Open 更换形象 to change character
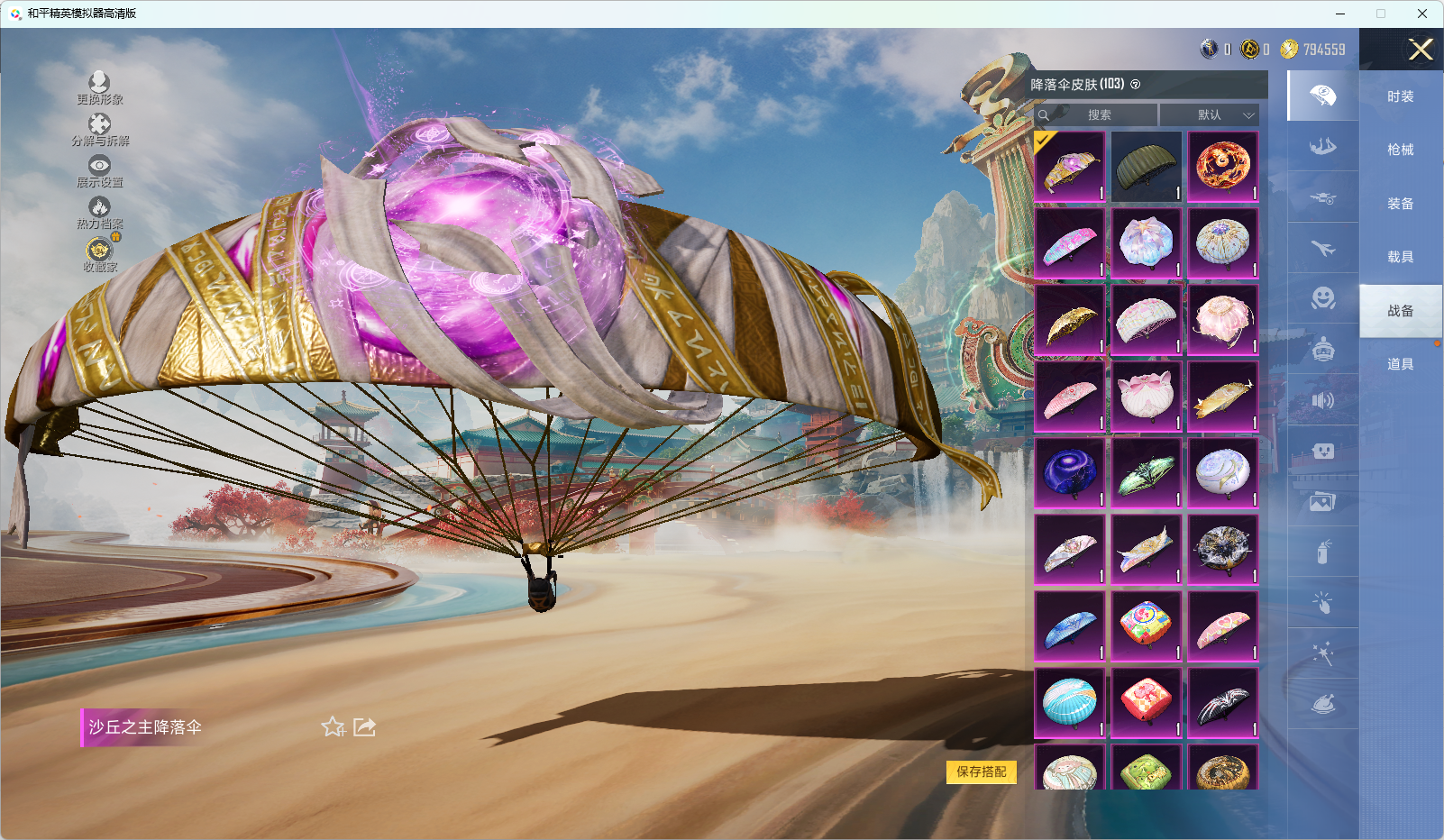This screenshot has height=840, width=1444. click(99, 87)
